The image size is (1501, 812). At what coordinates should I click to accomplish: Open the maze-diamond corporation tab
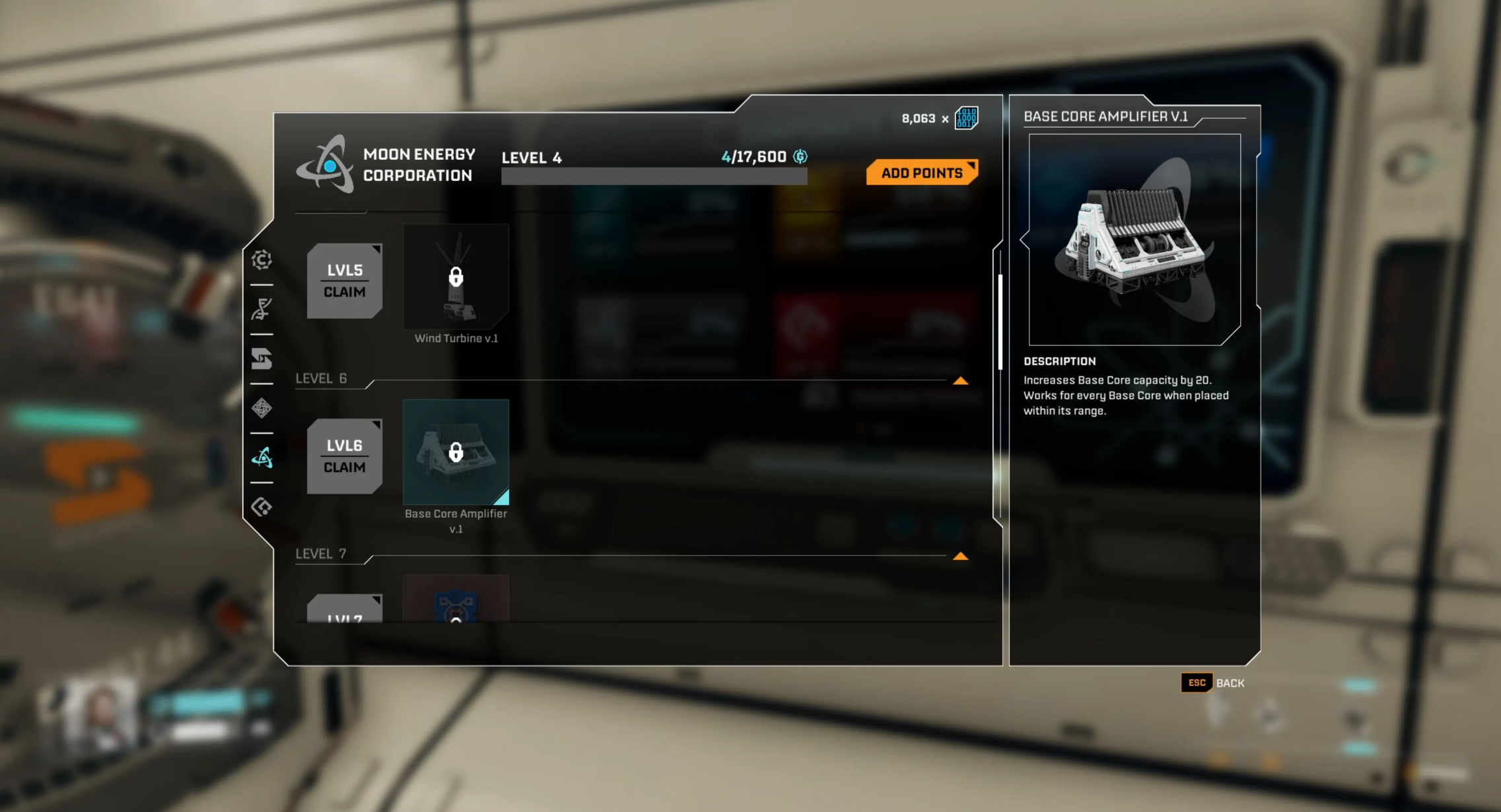[x=262, y=408]
